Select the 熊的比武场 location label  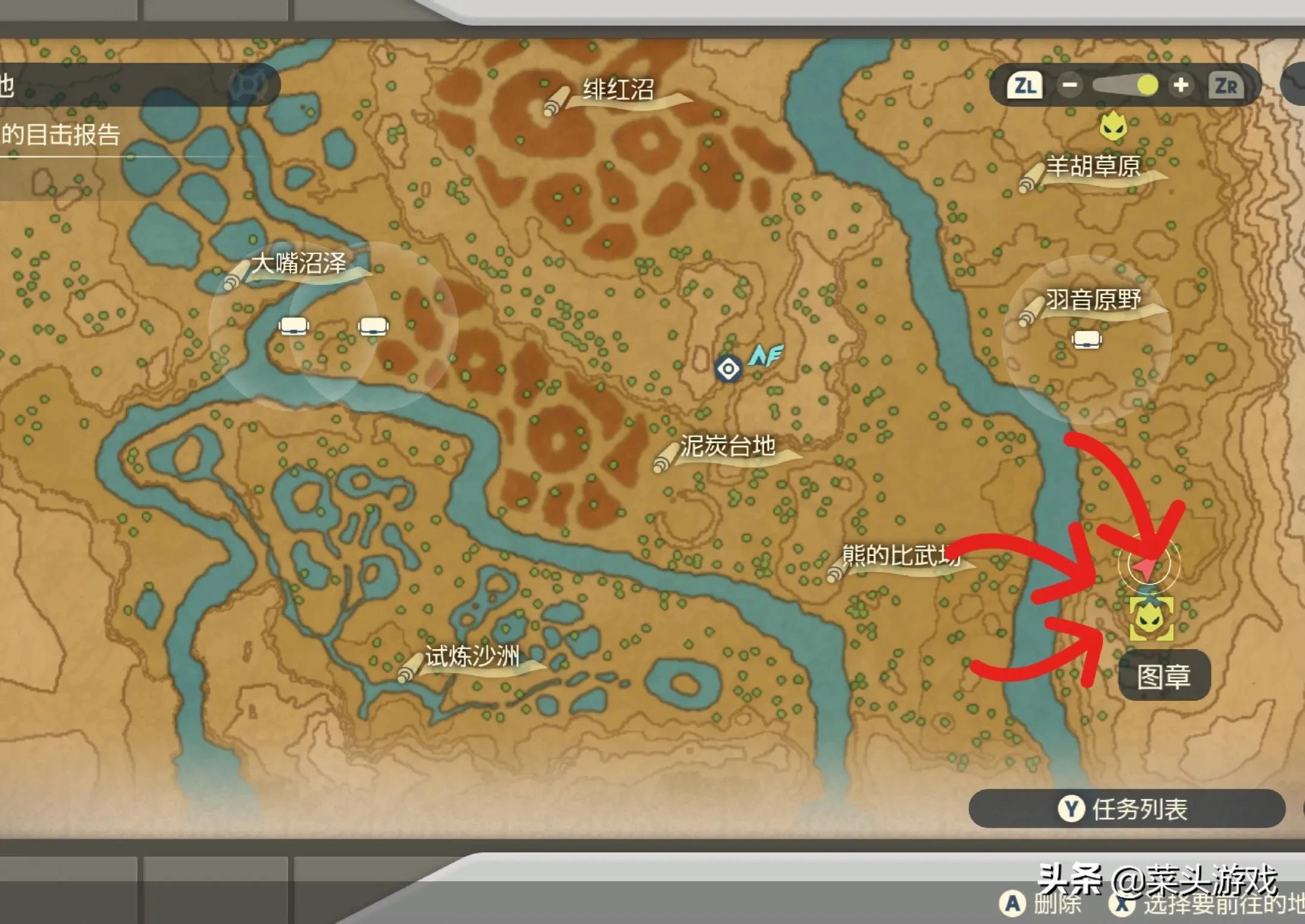(x=900, y=556)
